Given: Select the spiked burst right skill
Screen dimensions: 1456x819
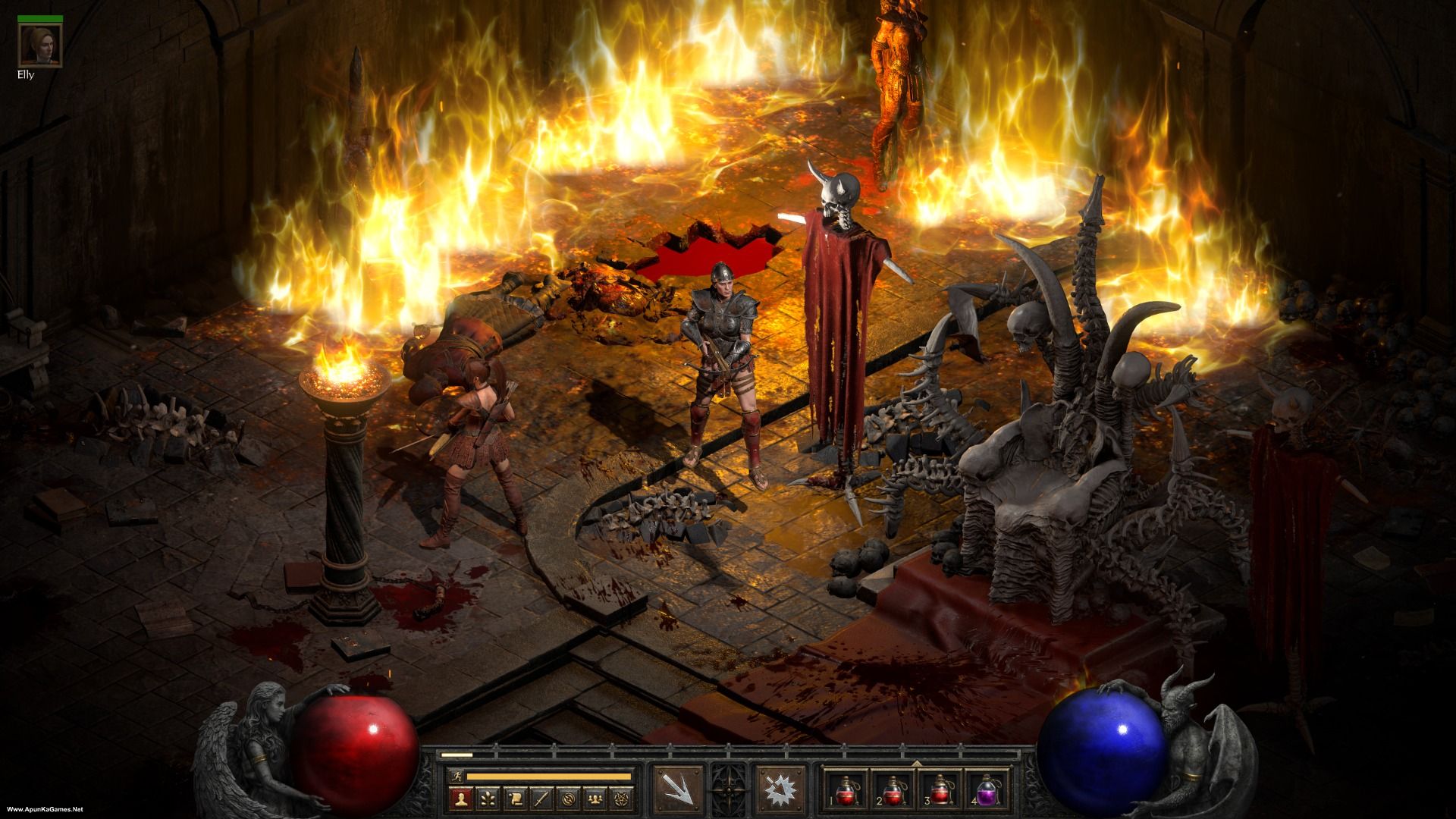Looking at the screenshot, I should click(x=777, y=786).
